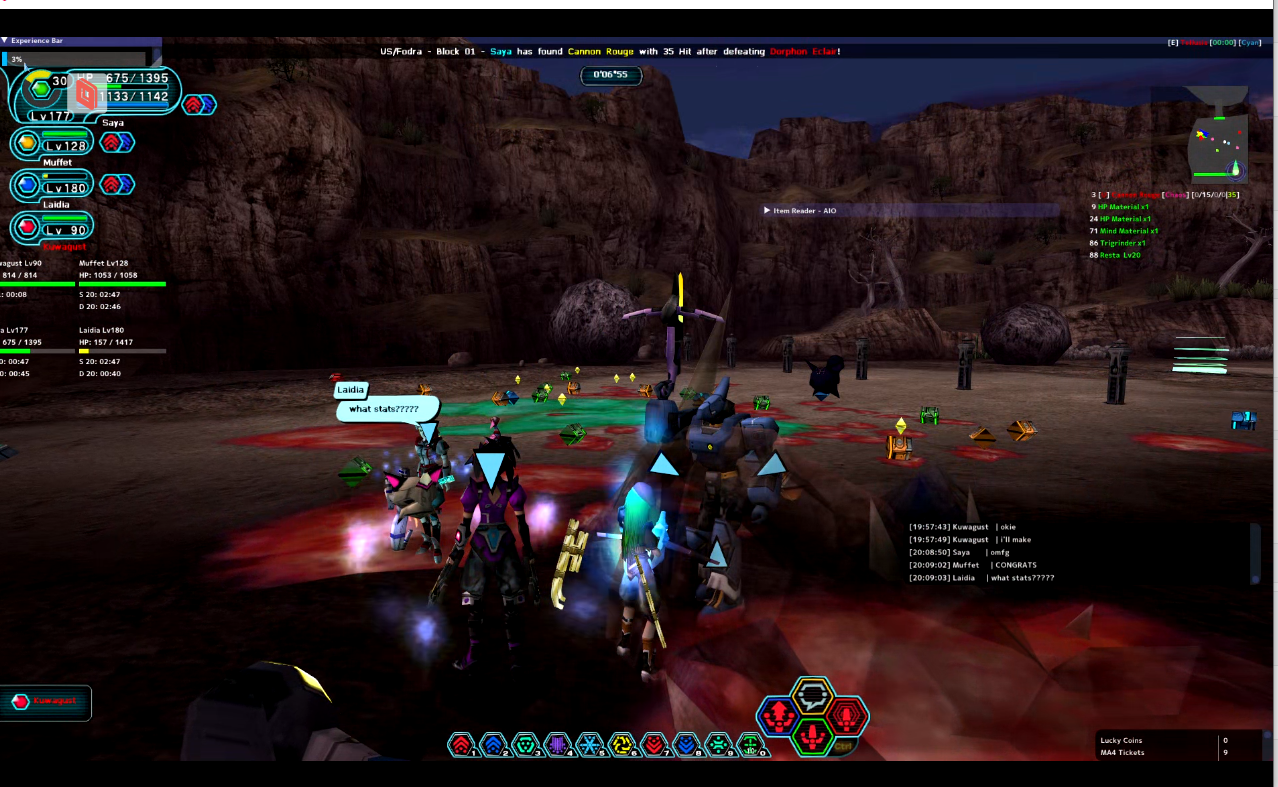Expand the Item Reader - AIO panel
Screen dimensions: 1278x787
[x=767, y=211]
